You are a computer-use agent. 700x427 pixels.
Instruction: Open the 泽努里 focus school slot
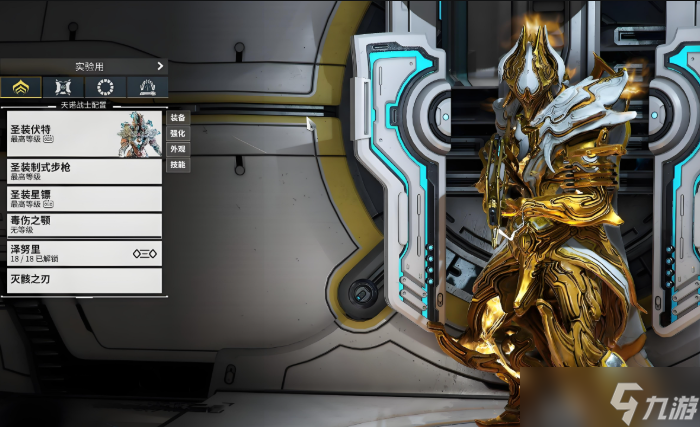(83, 253)
